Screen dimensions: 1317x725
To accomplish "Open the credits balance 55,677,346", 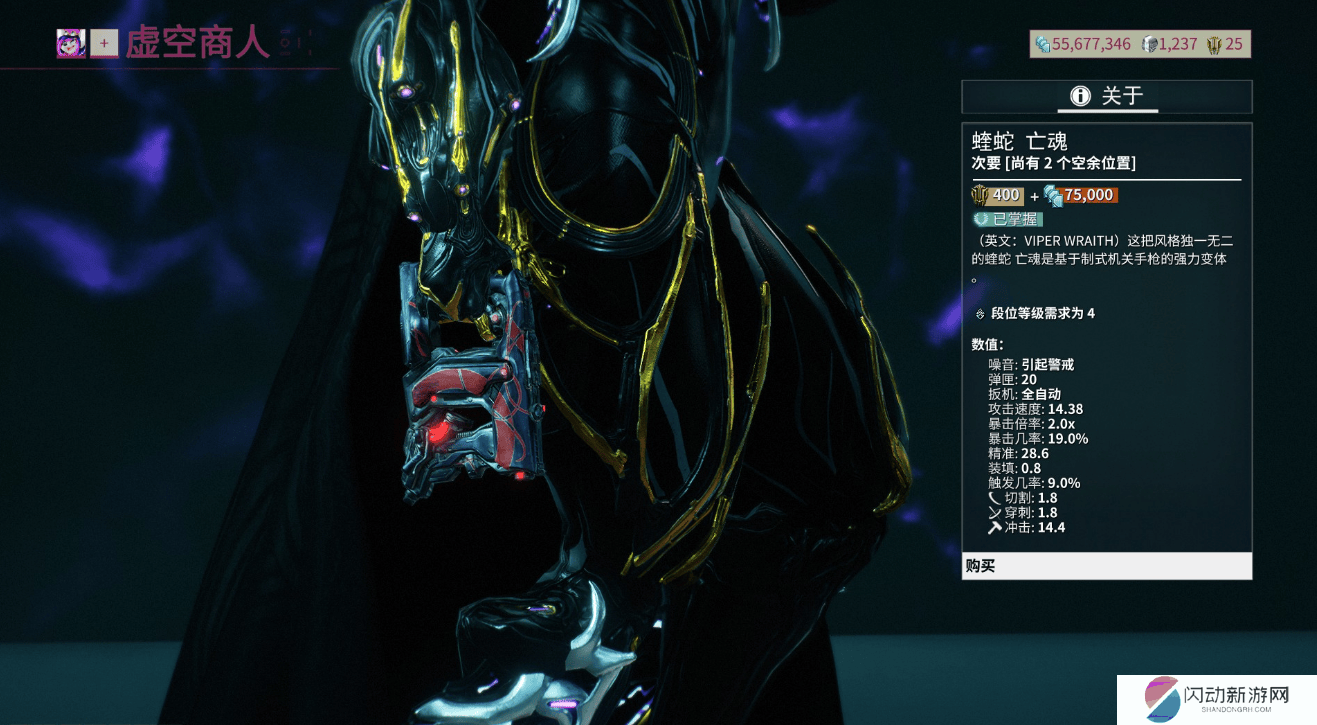I will 1083,44.
